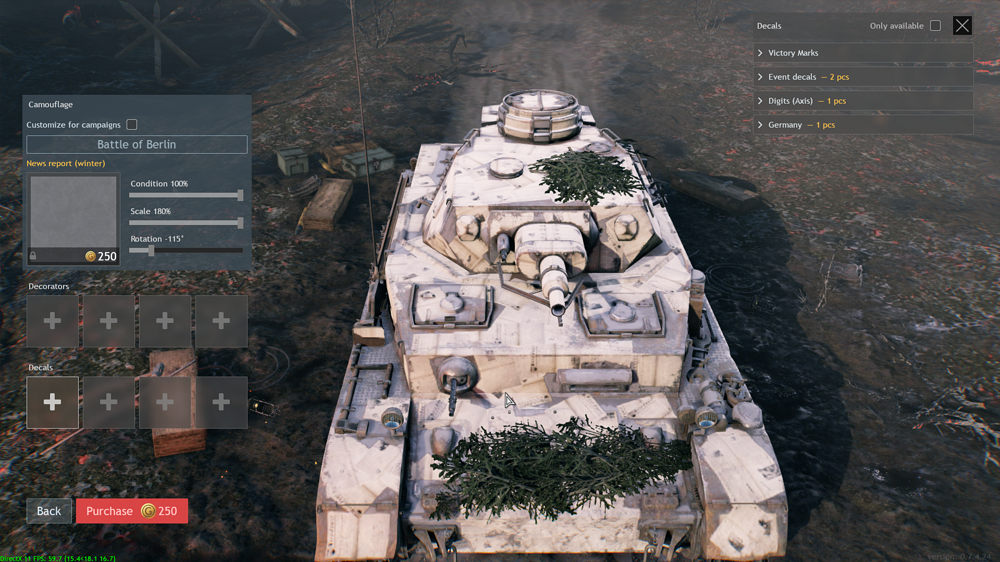Toggle Customize for campaigns checkbox
This screenshot has height=562, width=1000.
pos(132,125)
